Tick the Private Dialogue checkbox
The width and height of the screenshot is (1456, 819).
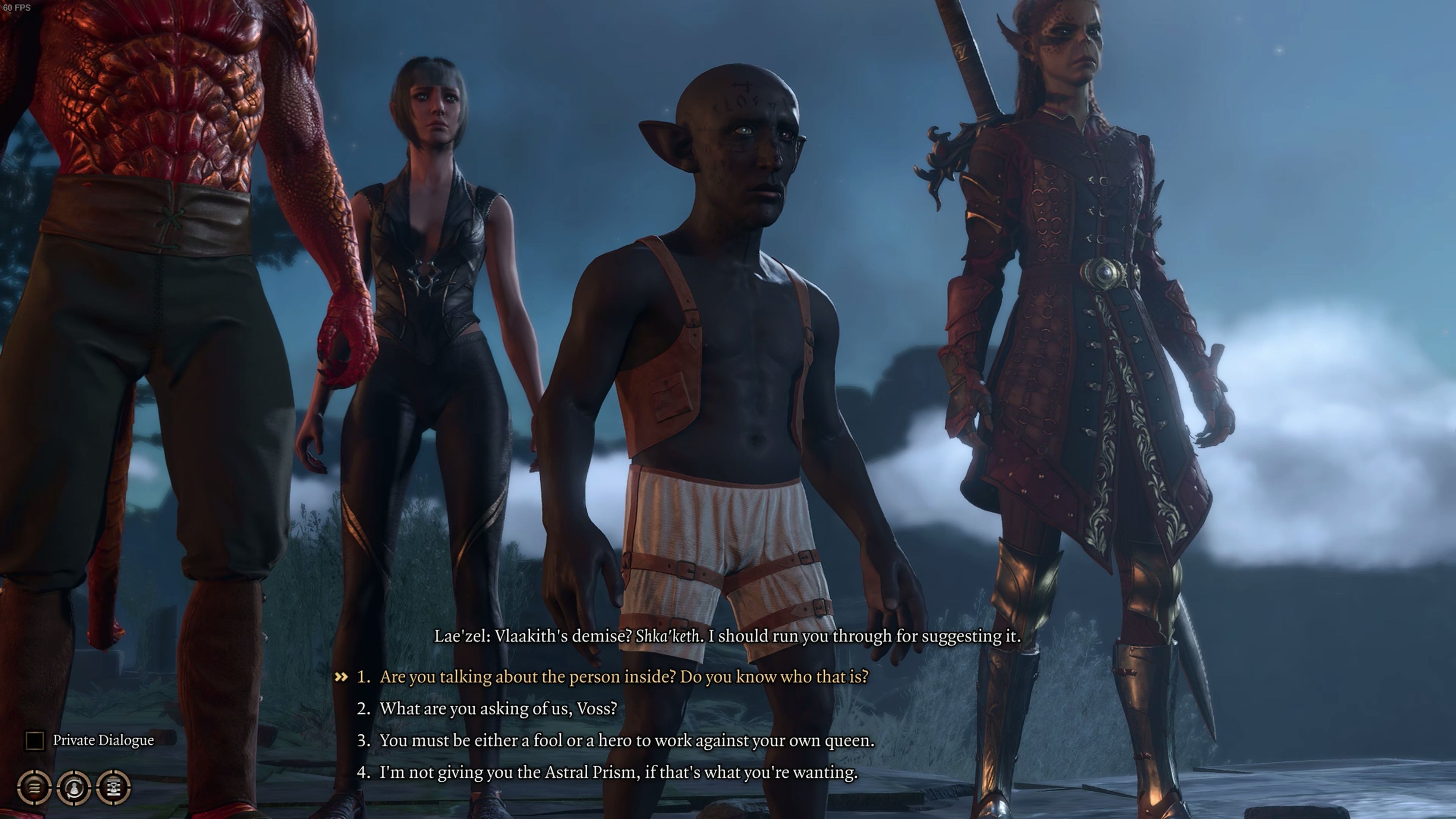(35, 741)
